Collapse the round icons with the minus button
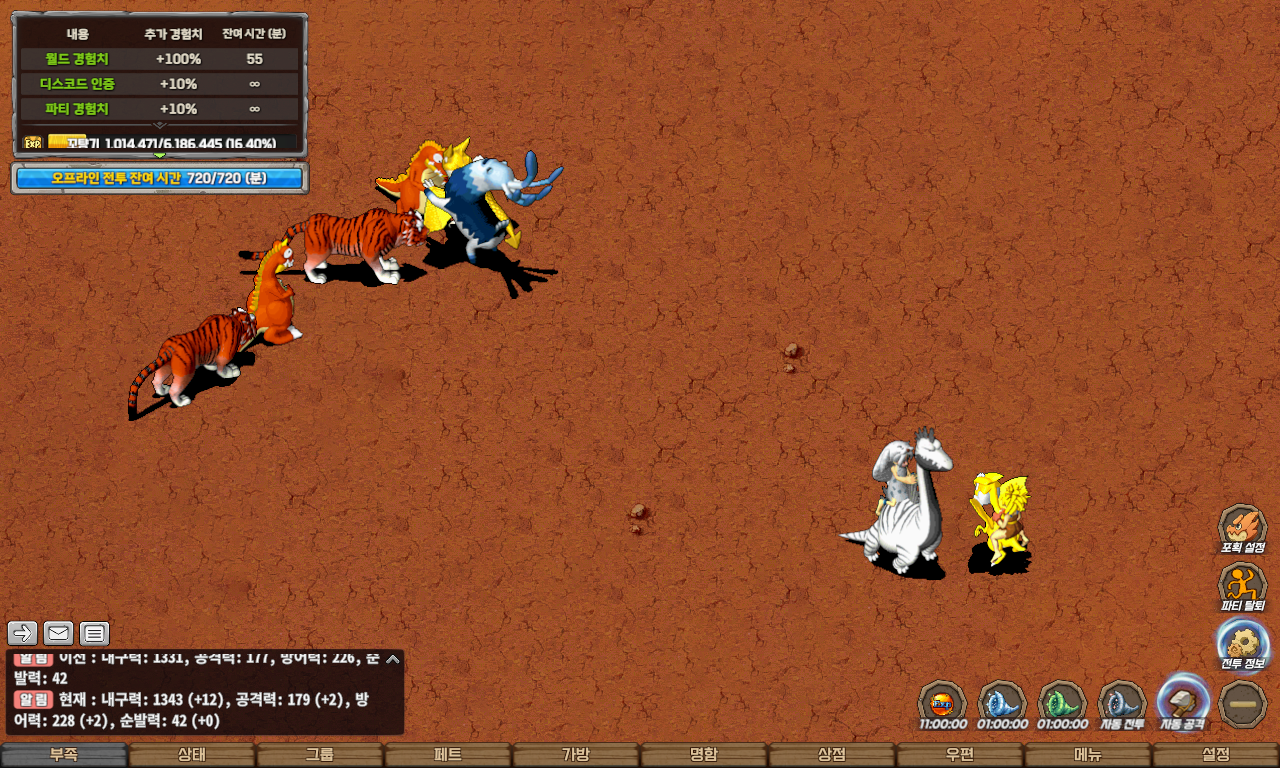Image resolution: width=1280 pixels, height=768 pixels. 1243,703
